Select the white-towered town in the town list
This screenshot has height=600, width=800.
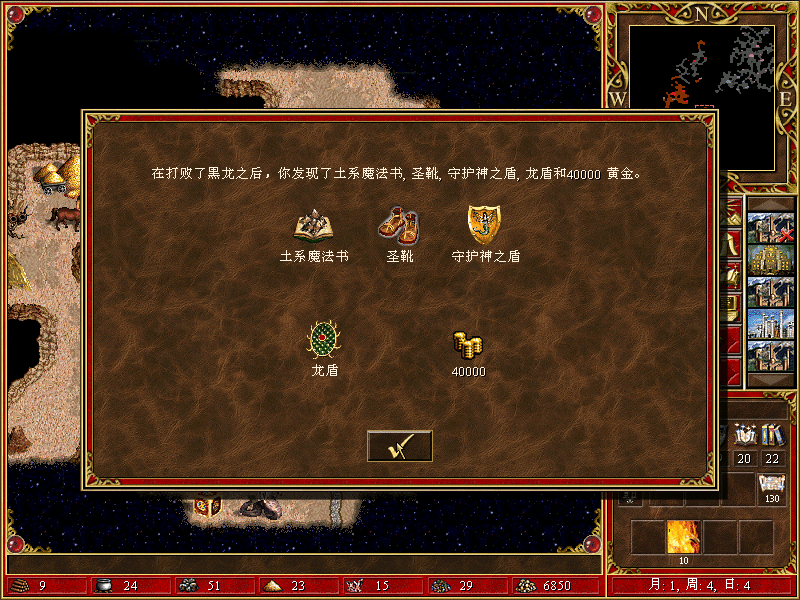[x=770, y=325]
